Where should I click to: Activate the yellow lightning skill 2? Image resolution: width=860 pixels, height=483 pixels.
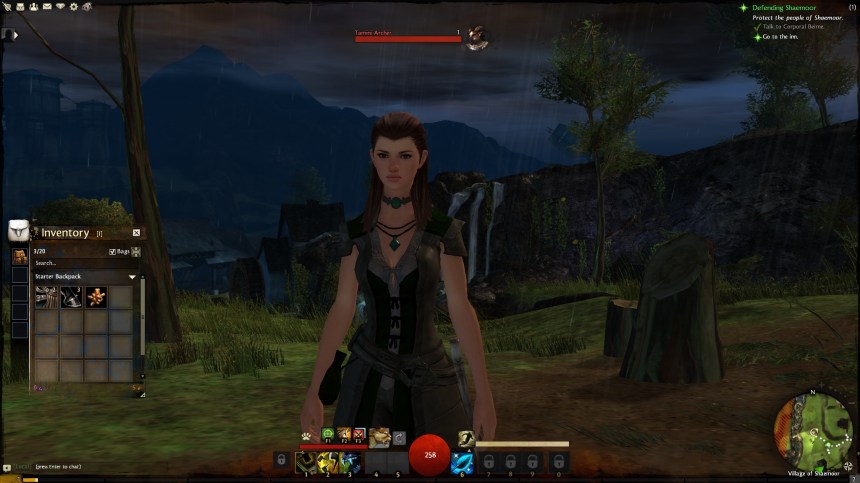[x=328, y=462]
